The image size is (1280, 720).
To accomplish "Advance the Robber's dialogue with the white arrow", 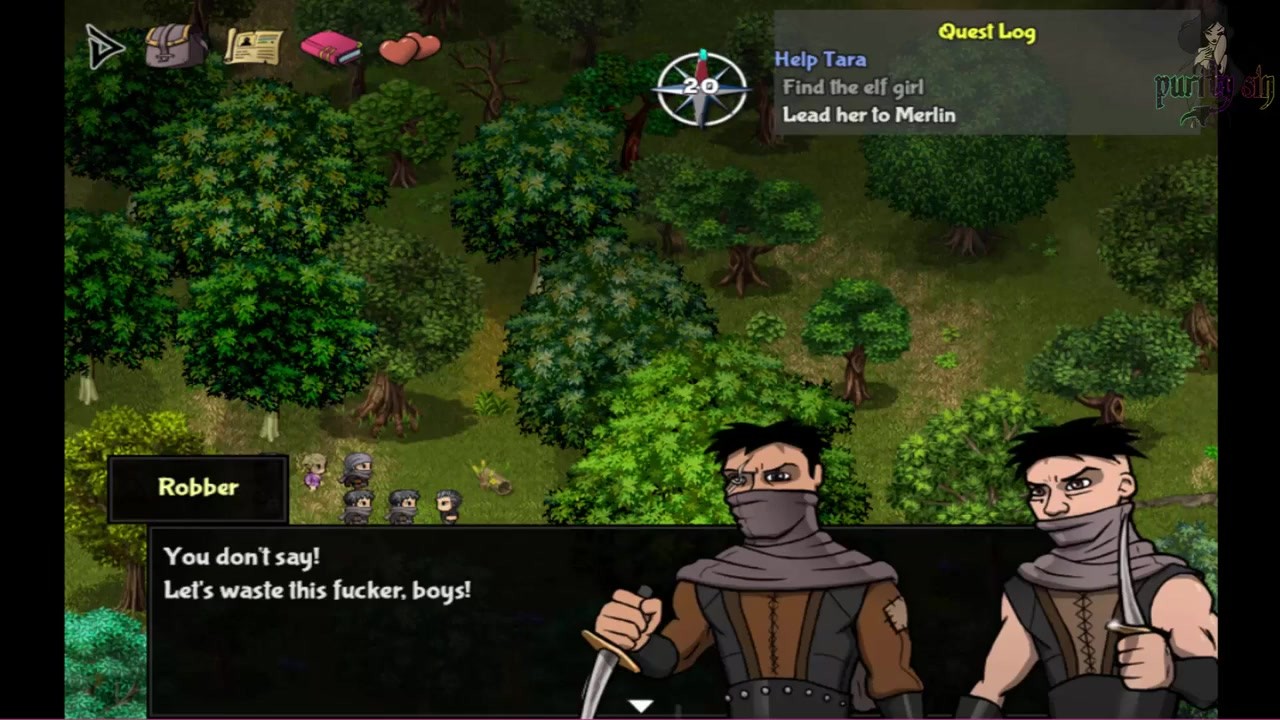I will coord(640,706).
